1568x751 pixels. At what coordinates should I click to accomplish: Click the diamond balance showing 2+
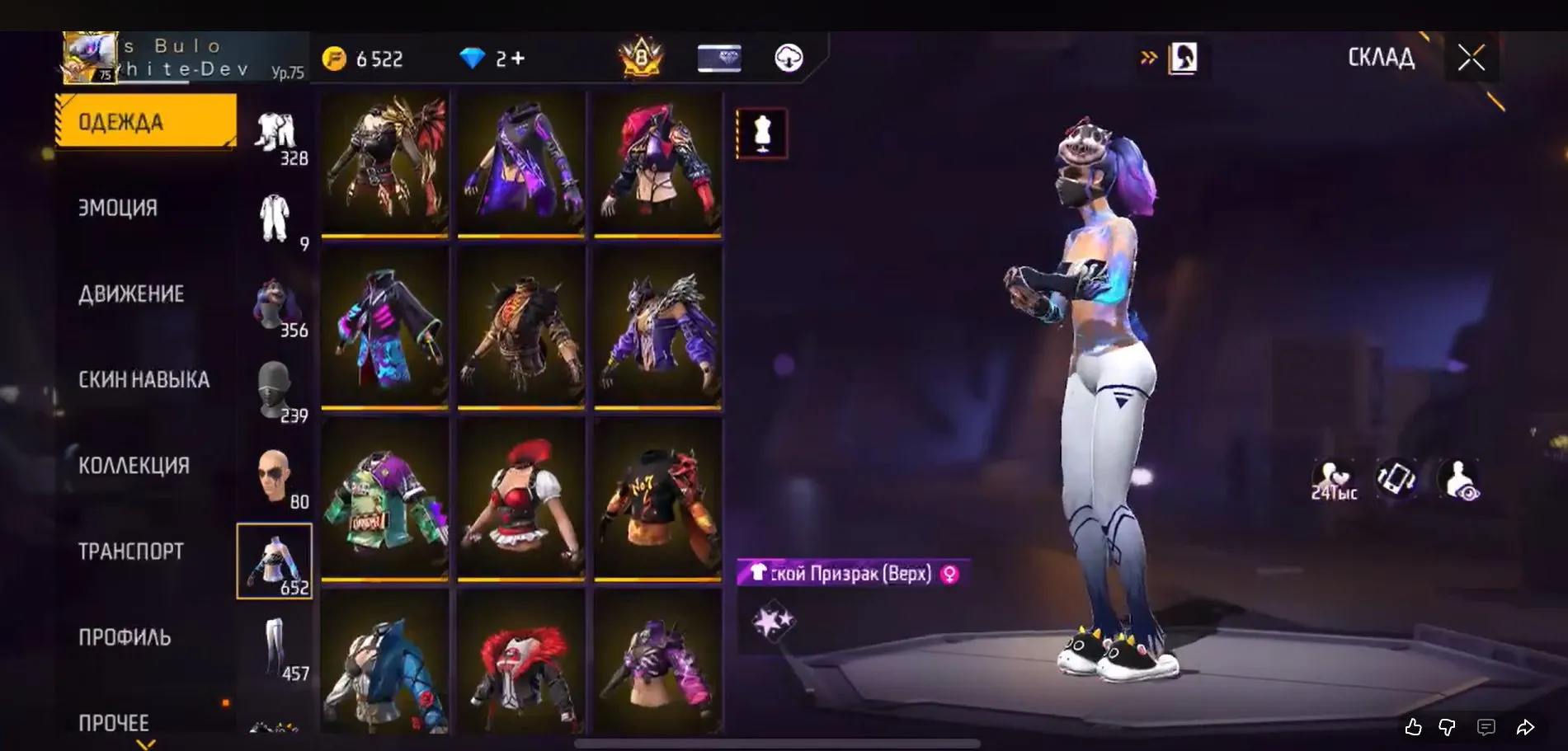[492, 58]
